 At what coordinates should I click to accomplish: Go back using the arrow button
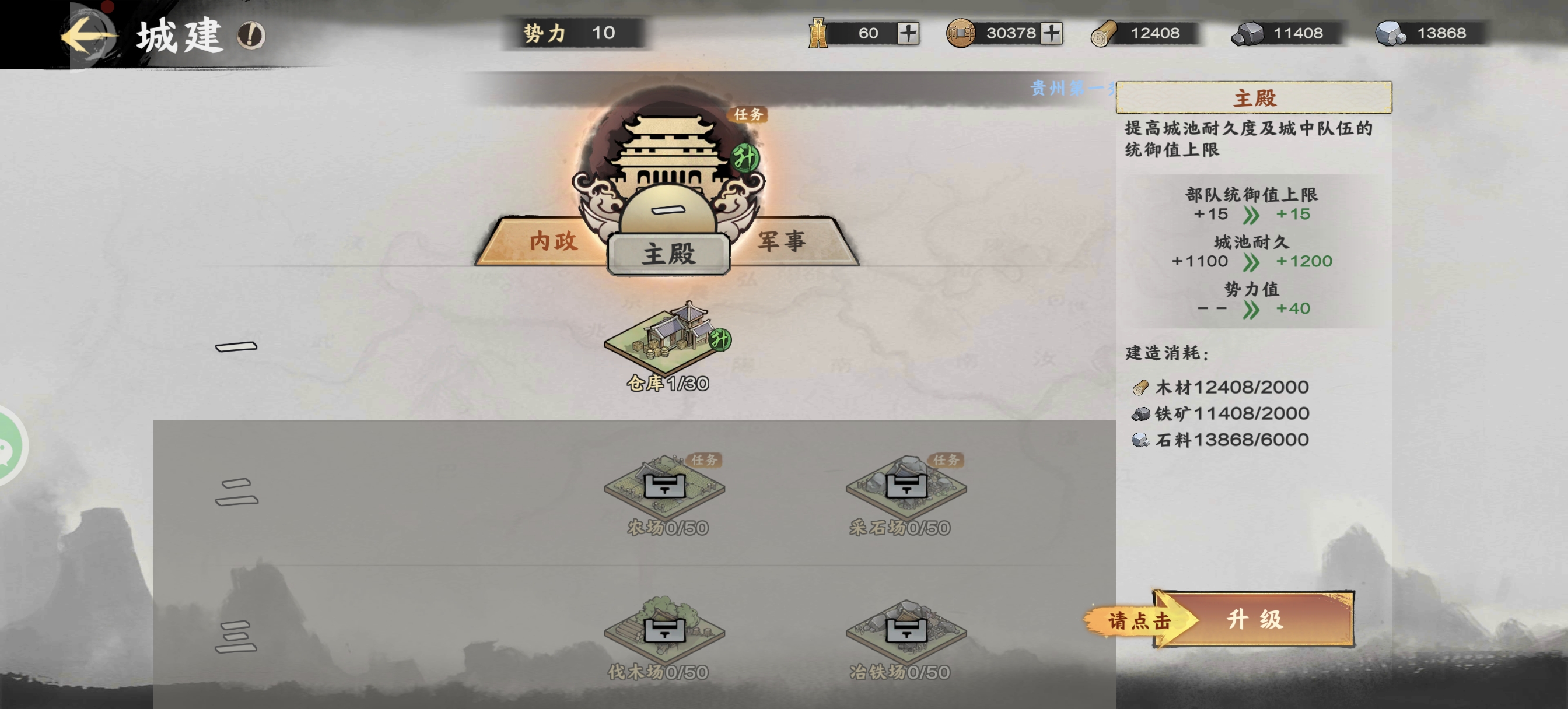(88, 36)
